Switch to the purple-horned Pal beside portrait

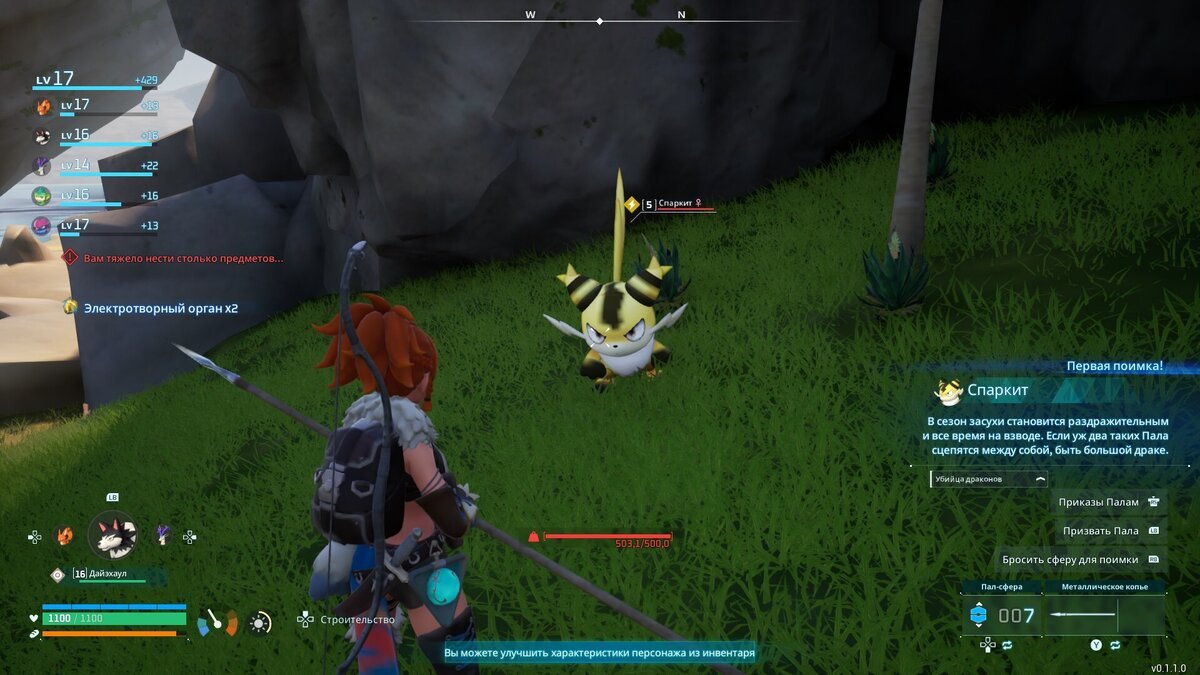(162, 536)
